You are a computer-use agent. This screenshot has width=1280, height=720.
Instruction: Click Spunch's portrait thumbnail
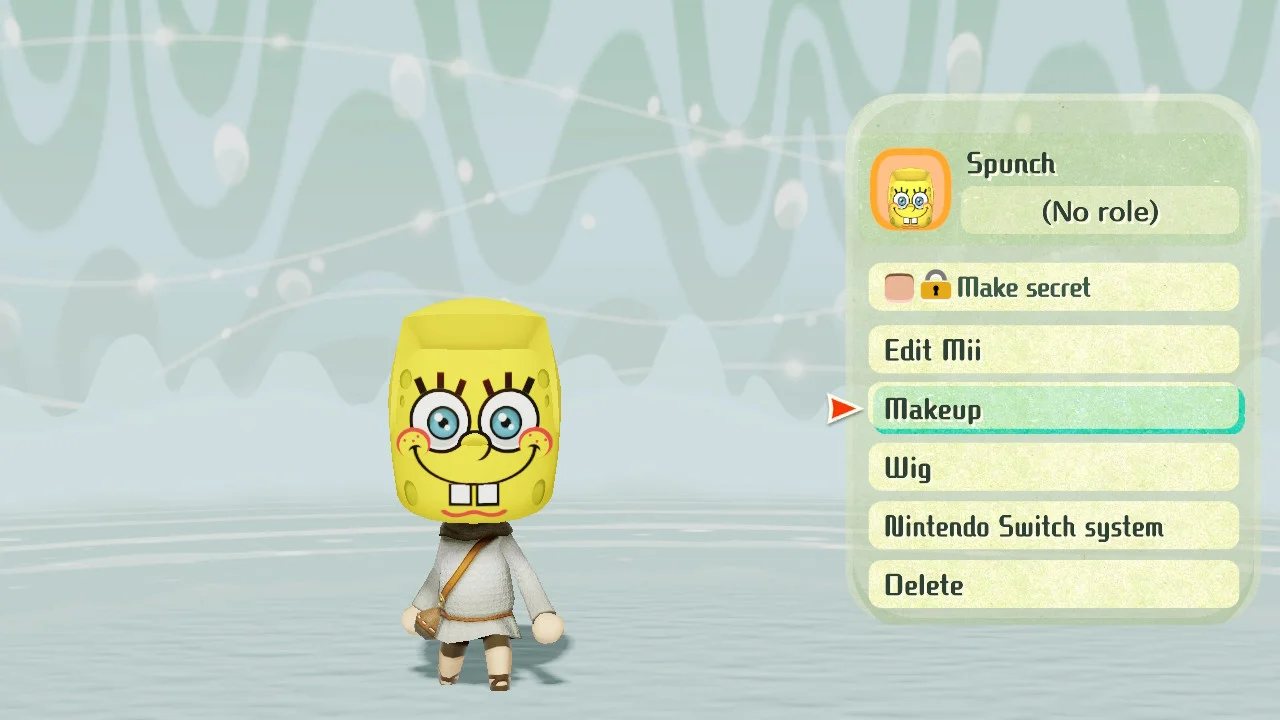(x=910, y=190)
